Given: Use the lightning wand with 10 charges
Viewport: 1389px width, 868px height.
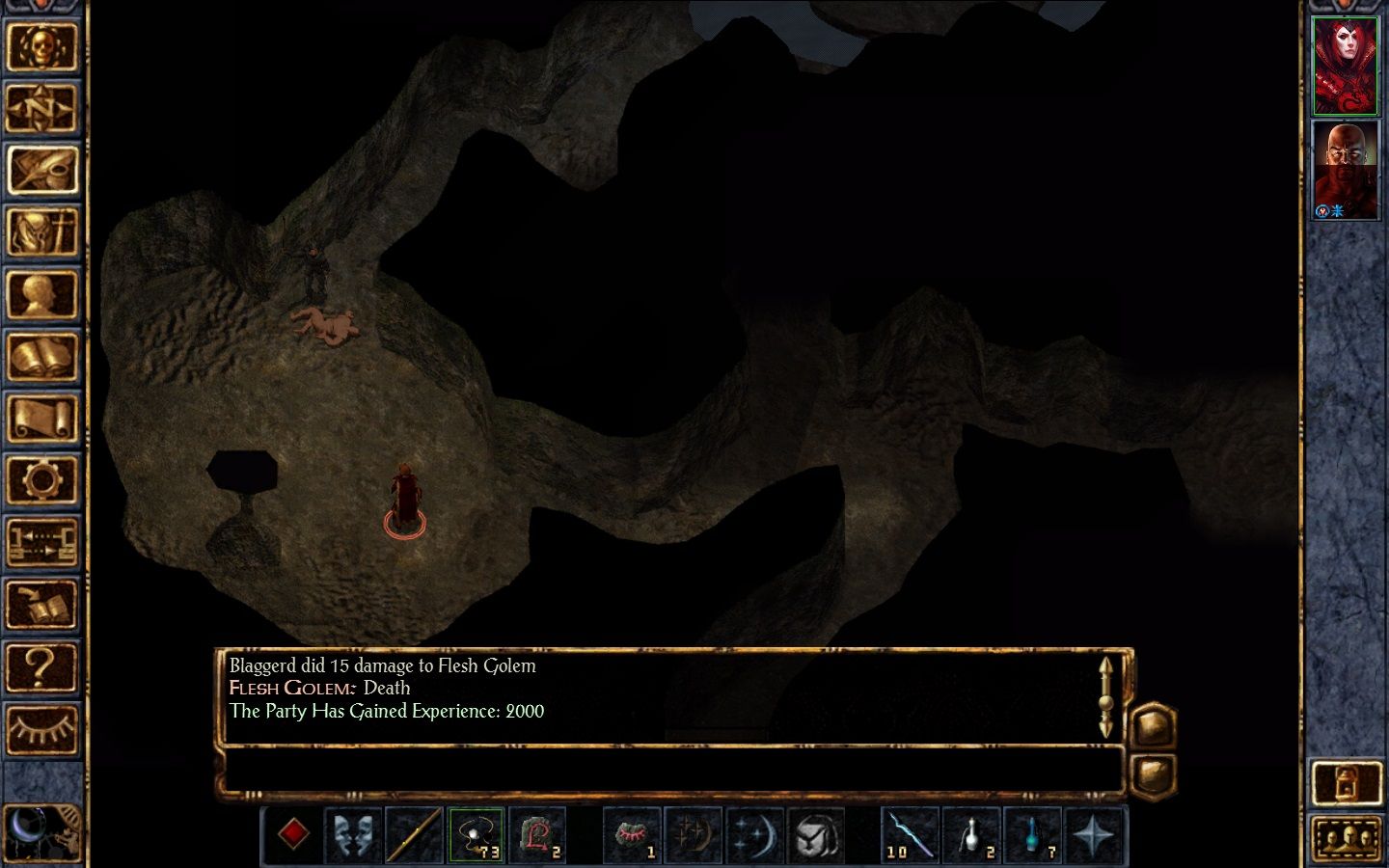Looking at the screenshot, I should coord(910,834).
